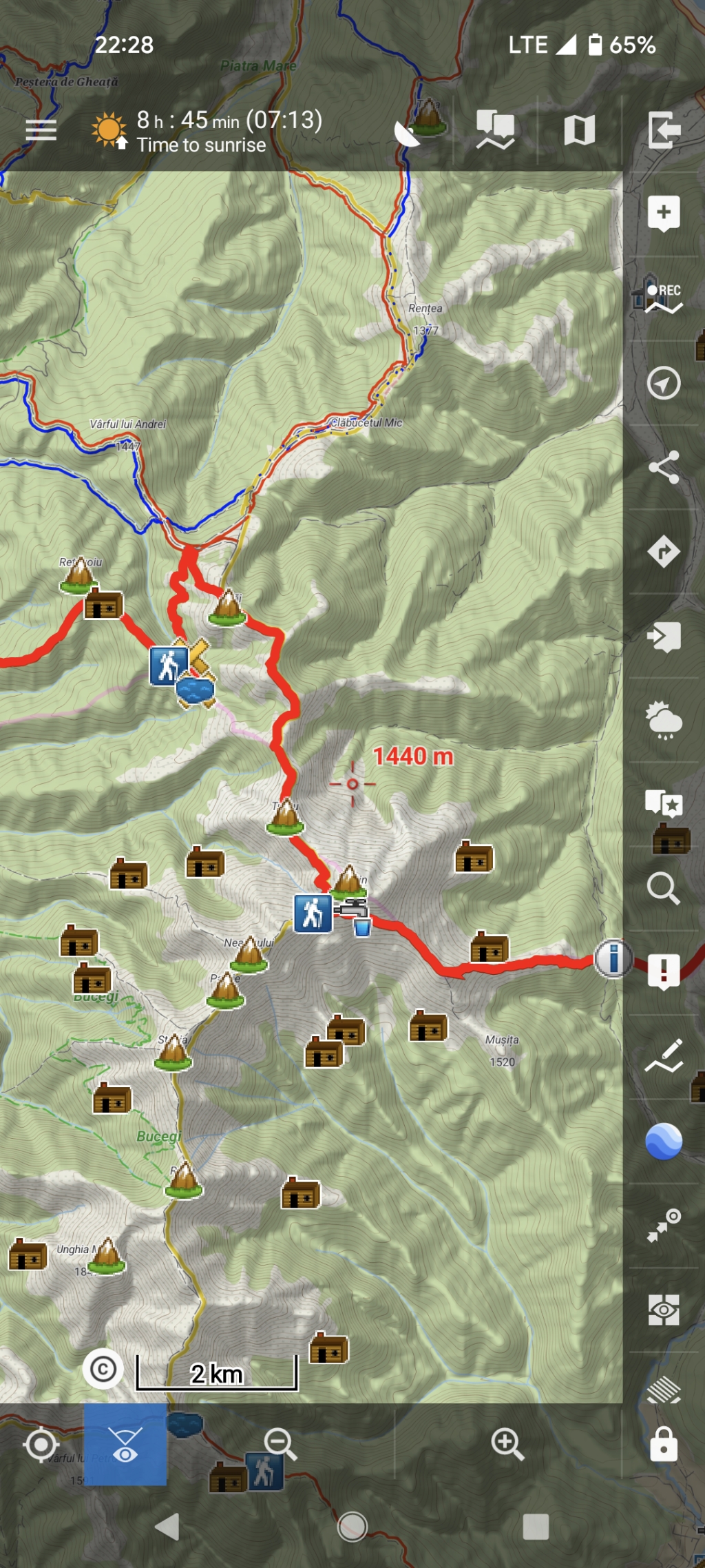Tap the Time to sunrise widget
This screenshot has width=705, height=1568.
click(207, 131)
